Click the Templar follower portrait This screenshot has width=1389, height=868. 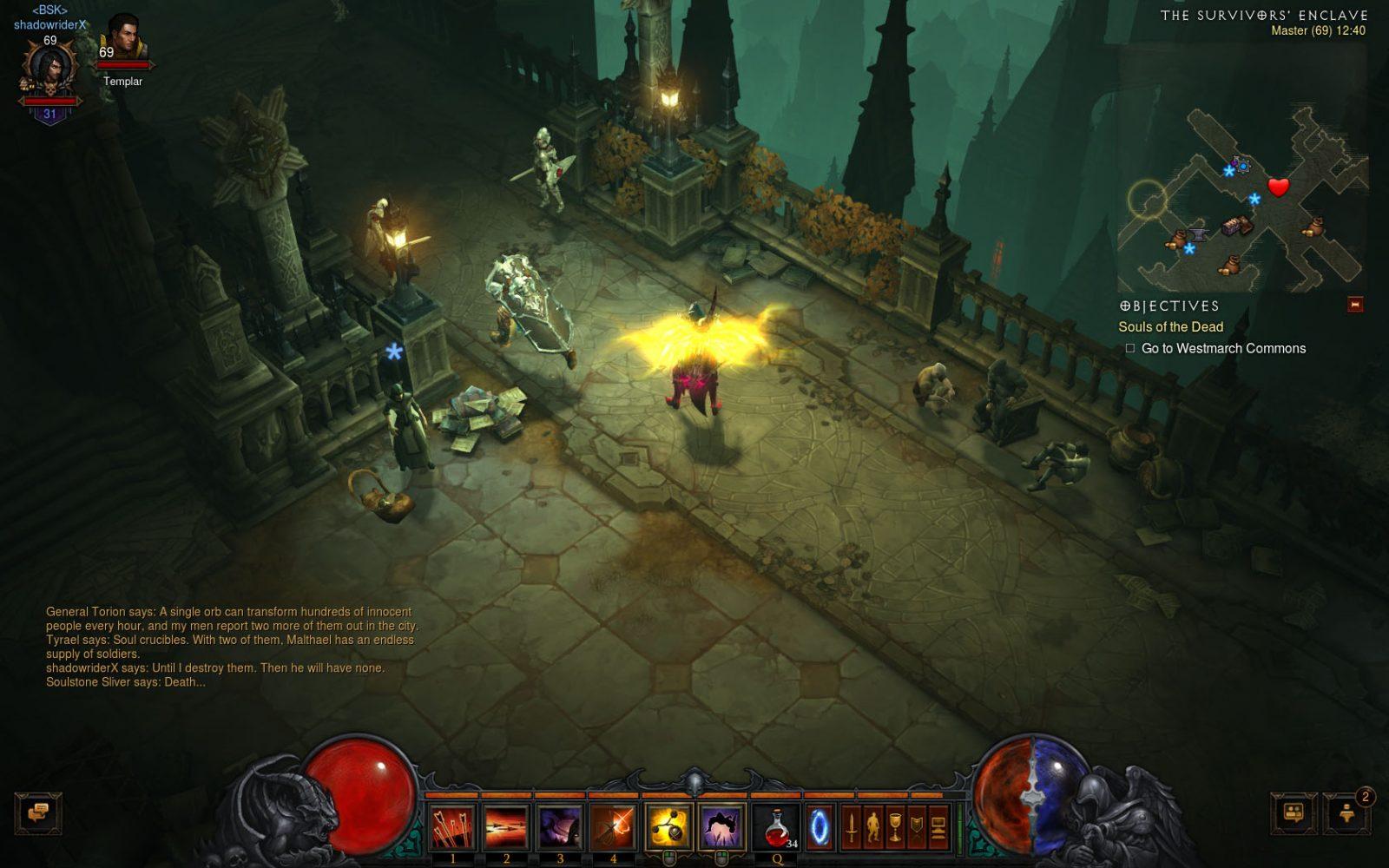point(122,39)
